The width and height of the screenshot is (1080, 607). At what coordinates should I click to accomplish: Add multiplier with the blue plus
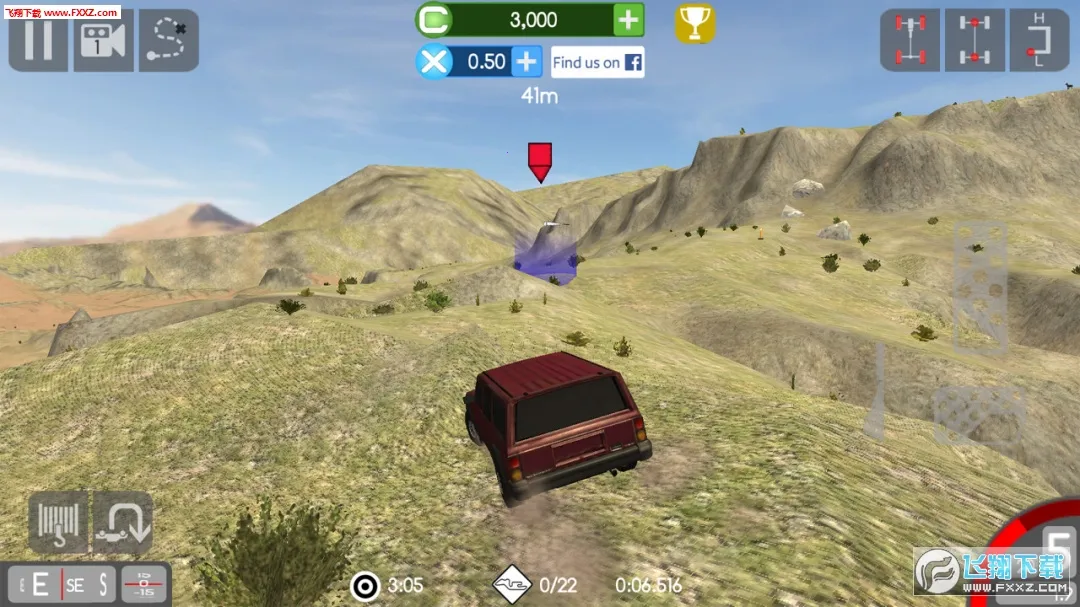(x=527, y=62)
